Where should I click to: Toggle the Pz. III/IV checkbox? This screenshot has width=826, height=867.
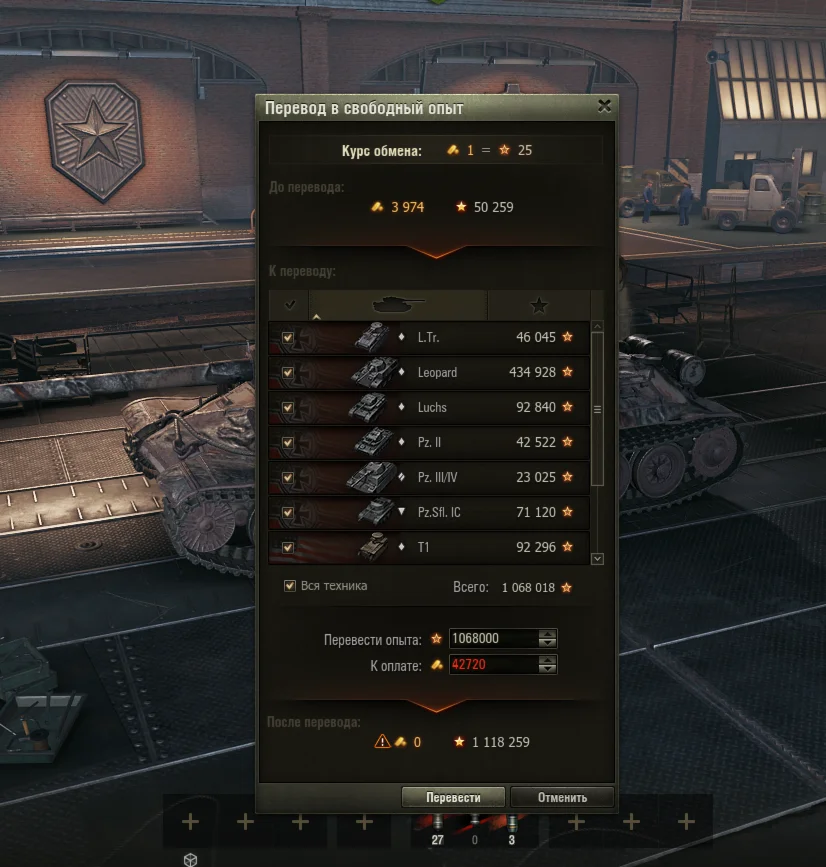(x=288, y=477)
